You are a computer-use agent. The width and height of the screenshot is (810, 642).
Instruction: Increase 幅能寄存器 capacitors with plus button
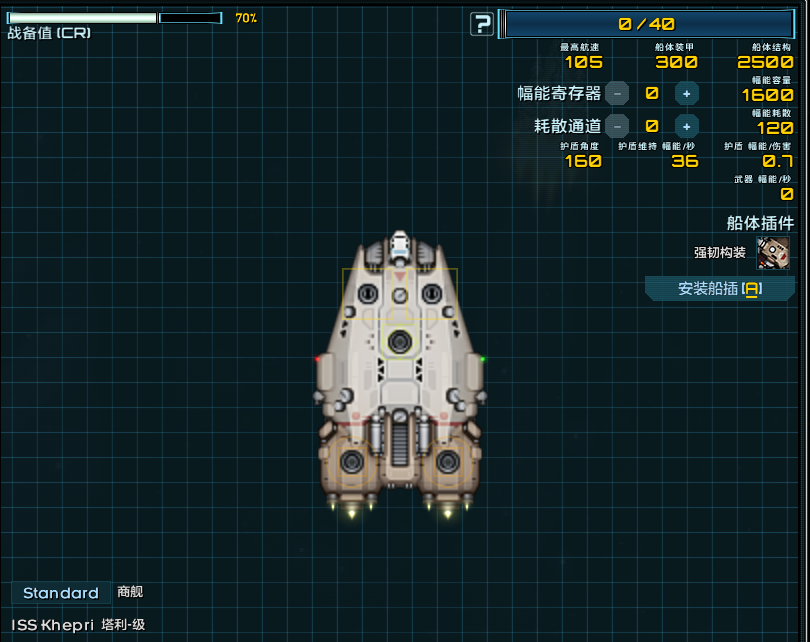pyautogui.click(x=686, y=94)
